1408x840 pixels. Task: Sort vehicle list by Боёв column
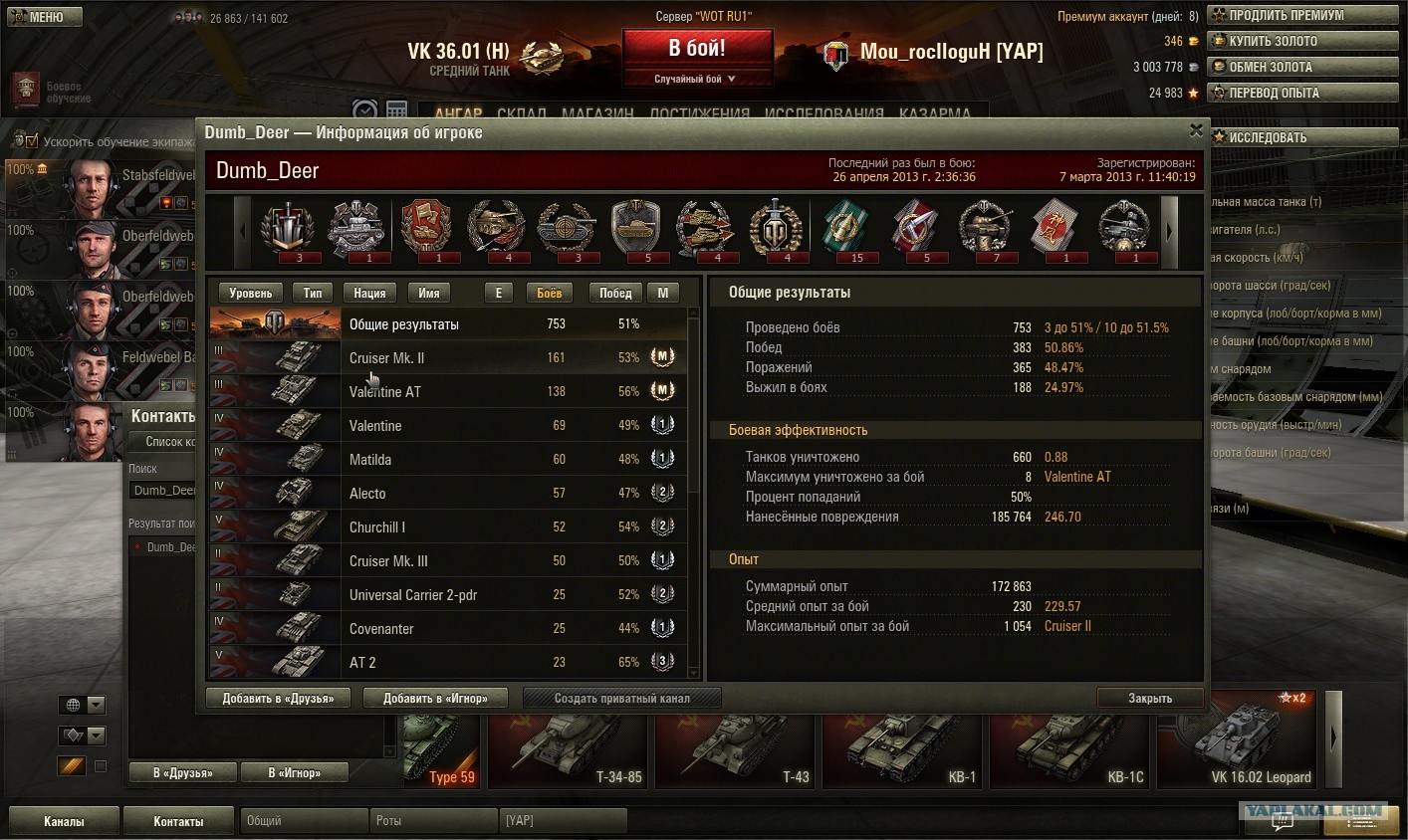(550, 293)
